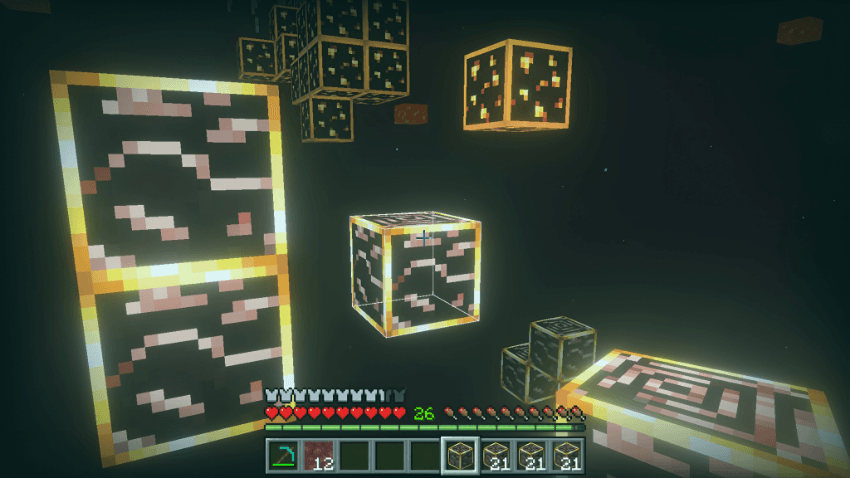
Task: Click the highlighted ore block hotbar slot
Action: (x=460, y=455)
